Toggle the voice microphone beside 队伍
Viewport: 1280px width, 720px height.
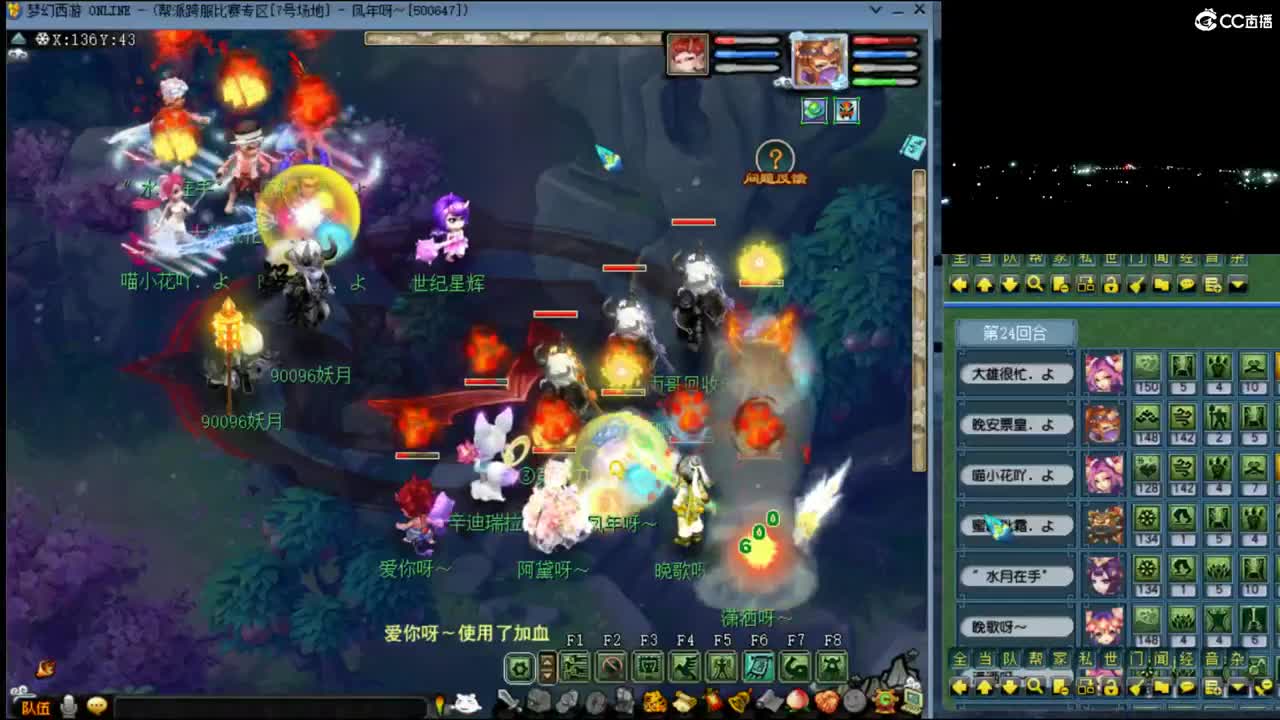click(68, 705)
